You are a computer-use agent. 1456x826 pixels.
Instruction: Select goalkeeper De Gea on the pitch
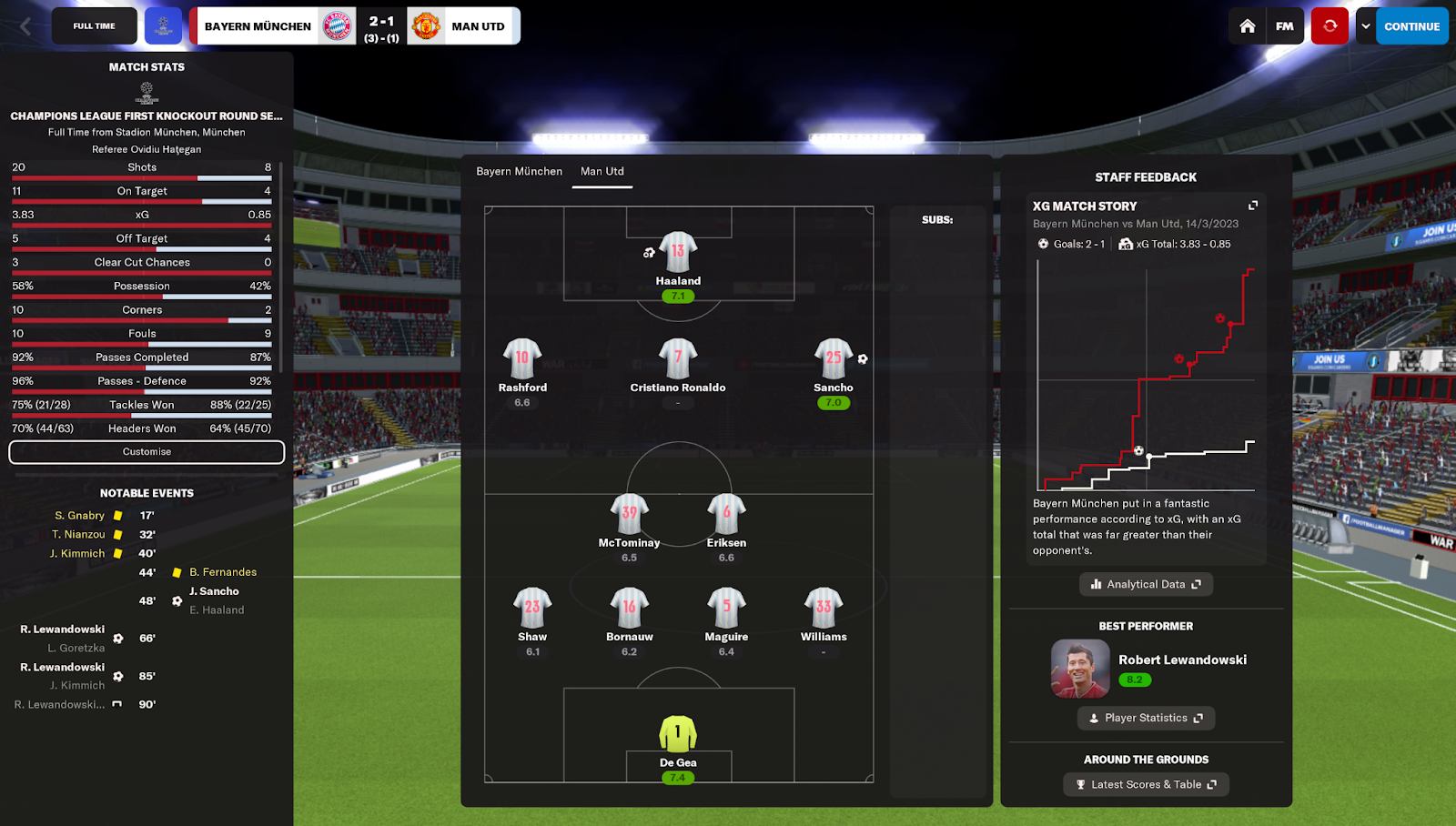click(678, 734)
